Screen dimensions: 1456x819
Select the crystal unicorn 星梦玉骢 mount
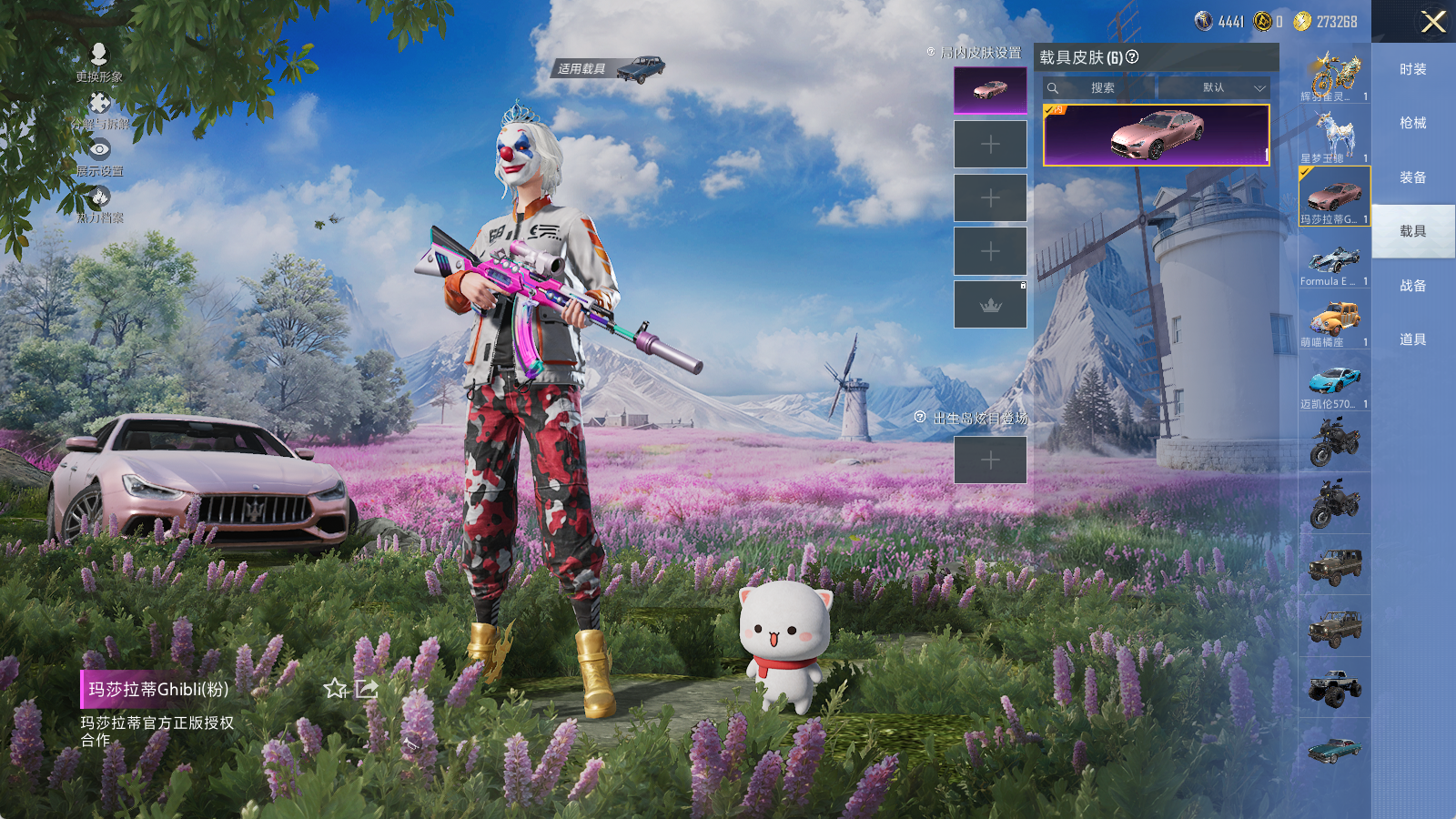1334,136
